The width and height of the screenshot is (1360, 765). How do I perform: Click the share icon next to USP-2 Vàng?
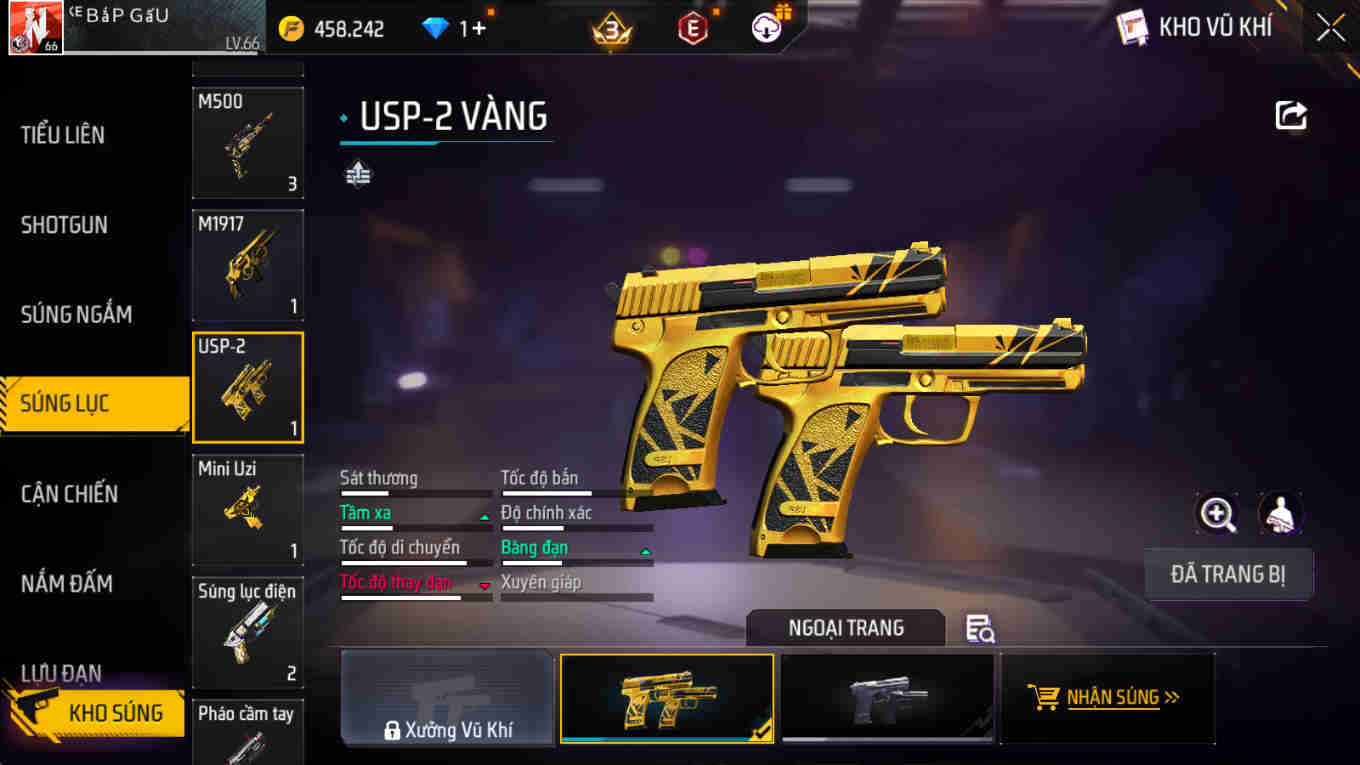pyautogui.click(x=1290, y=114)
